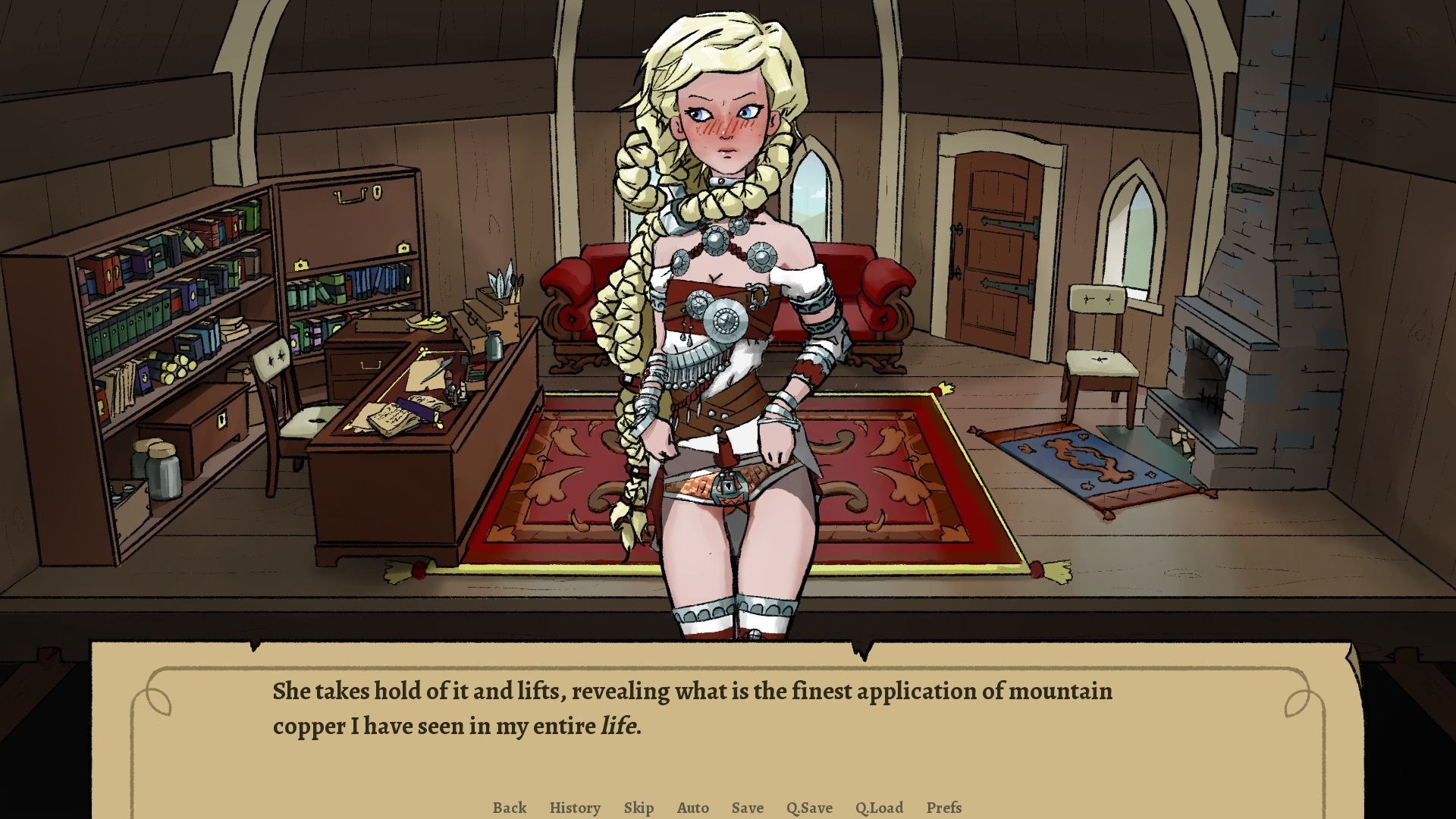The height and width of the screenshot is (819, 1456).
Task: Quick load with Q.Load
Action: (x=879, y=808)
